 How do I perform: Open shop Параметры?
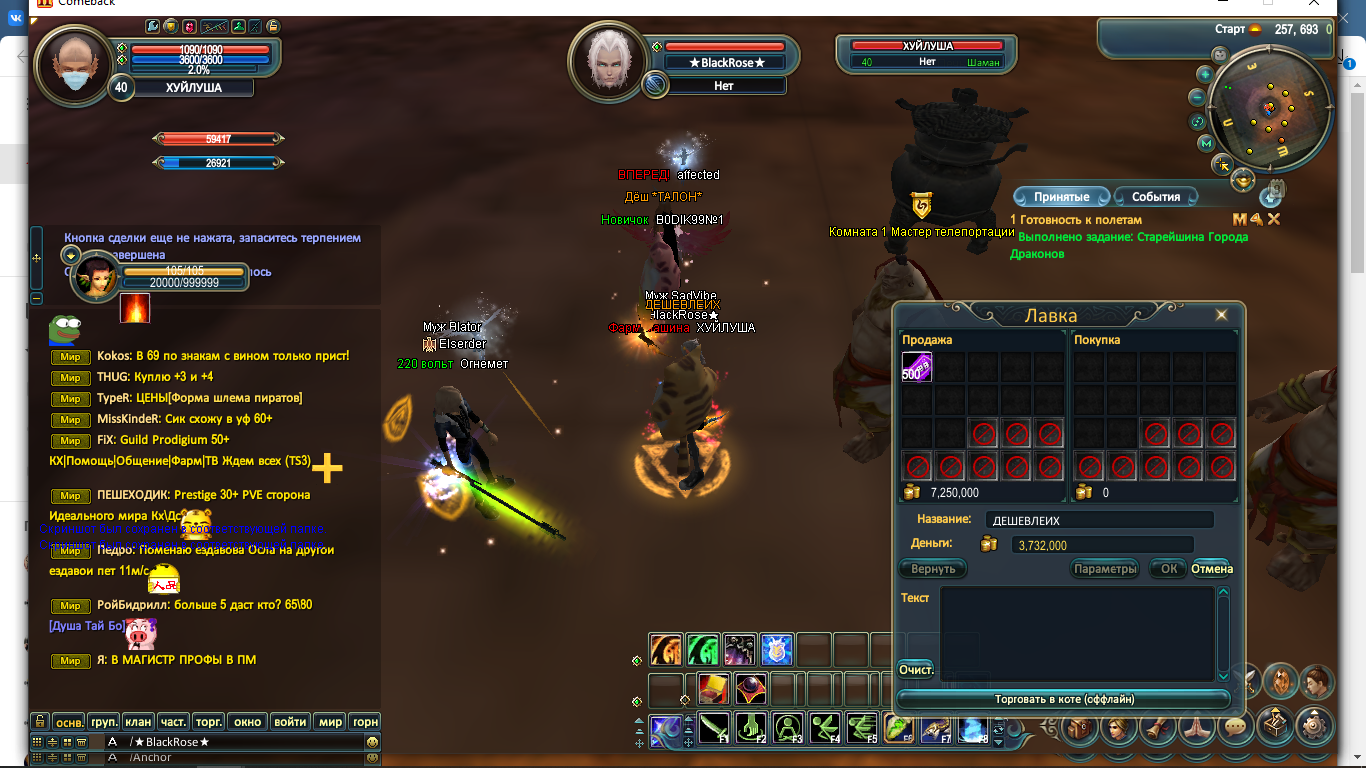pyautogui.click(x=1105, y=569)
